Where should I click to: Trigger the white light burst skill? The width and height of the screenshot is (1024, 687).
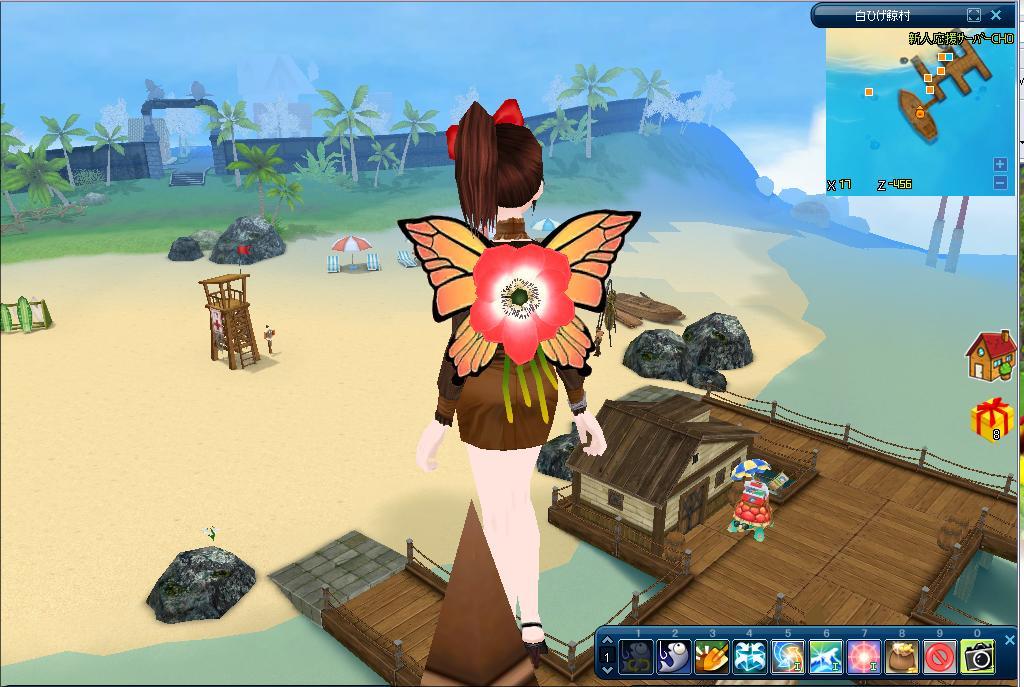826,657
